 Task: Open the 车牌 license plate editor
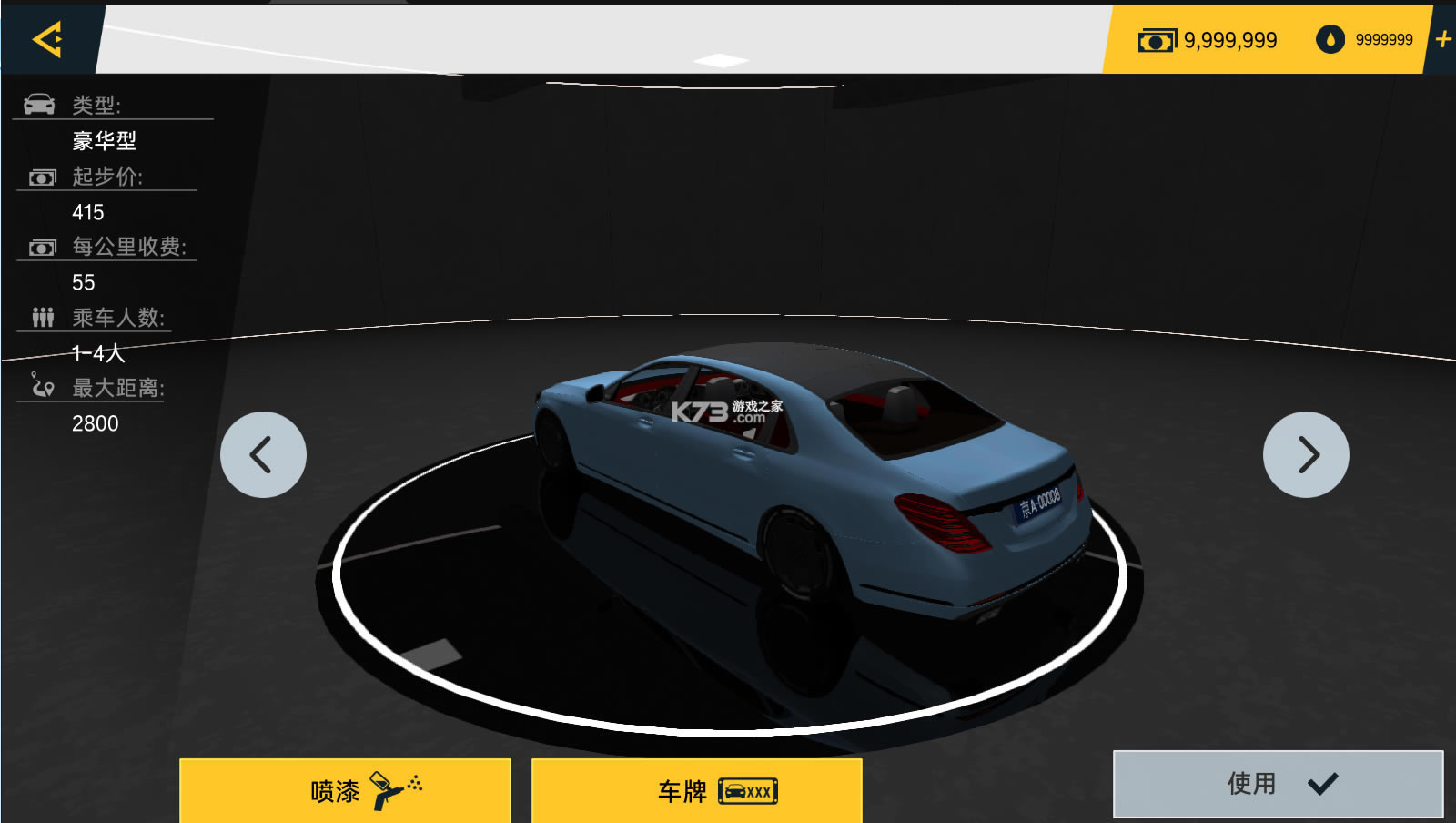point(697,790)
